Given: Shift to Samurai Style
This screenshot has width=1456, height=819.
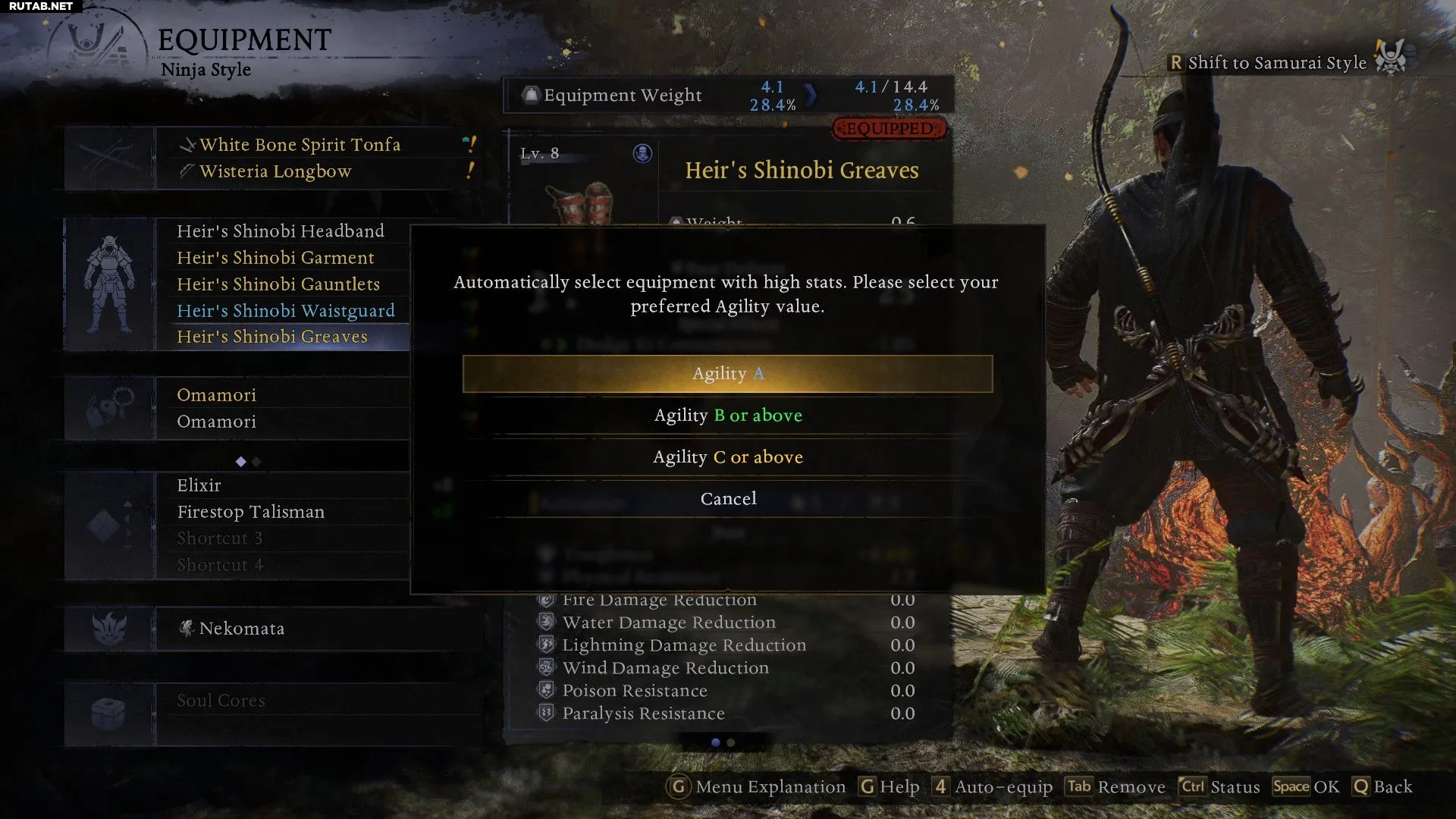Looking at the screenshot, I should pos(1276,63).
